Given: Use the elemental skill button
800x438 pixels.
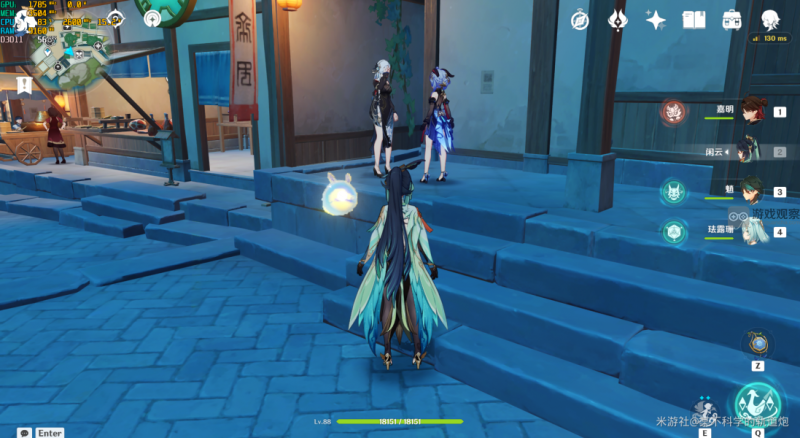Looking at the screenshot, I should 706,410.
